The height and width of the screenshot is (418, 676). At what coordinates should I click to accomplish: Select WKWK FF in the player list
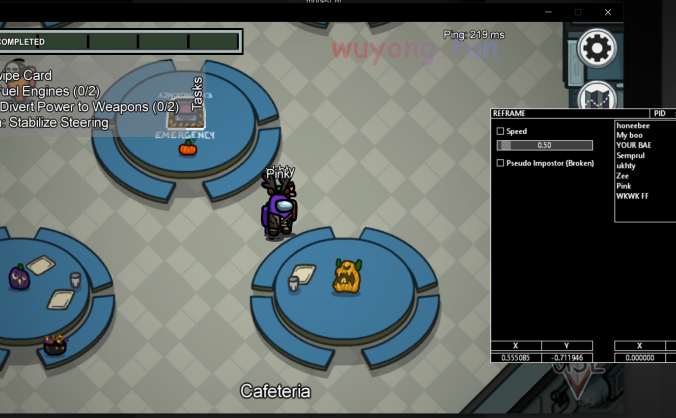point(632,196)
